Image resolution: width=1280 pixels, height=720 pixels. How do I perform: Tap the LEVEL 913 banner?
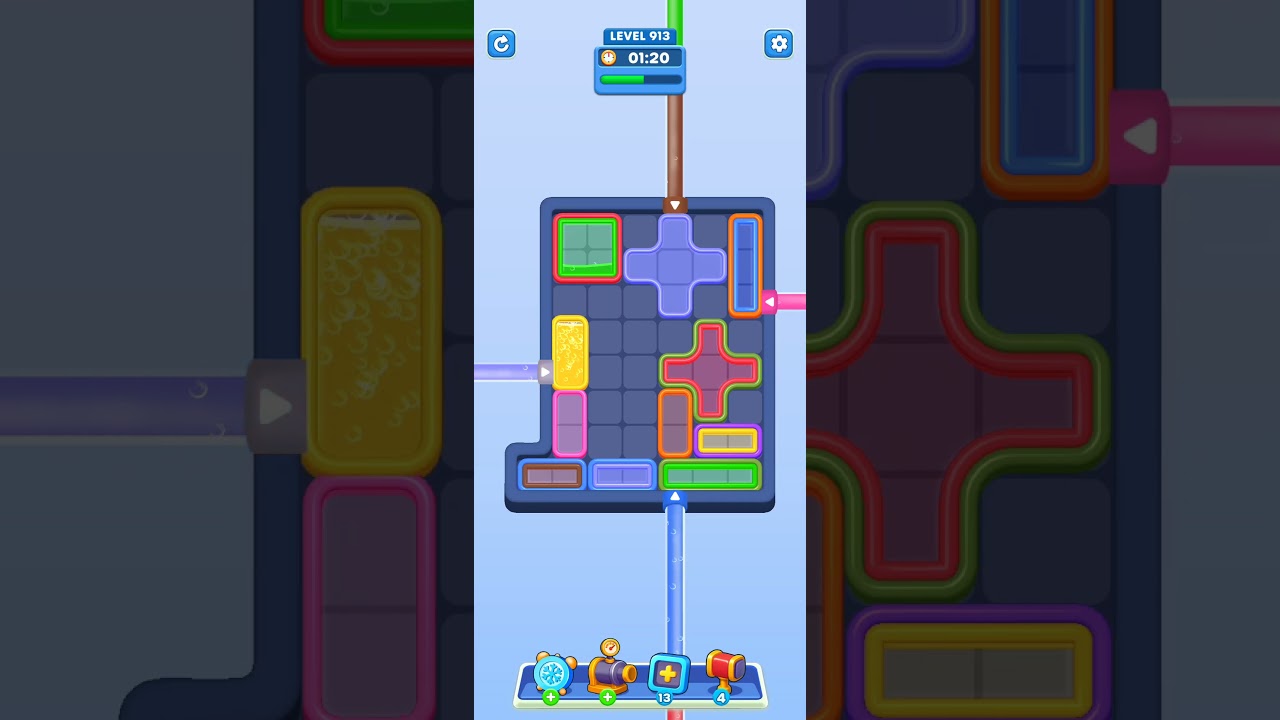click(x=640, y=35)
